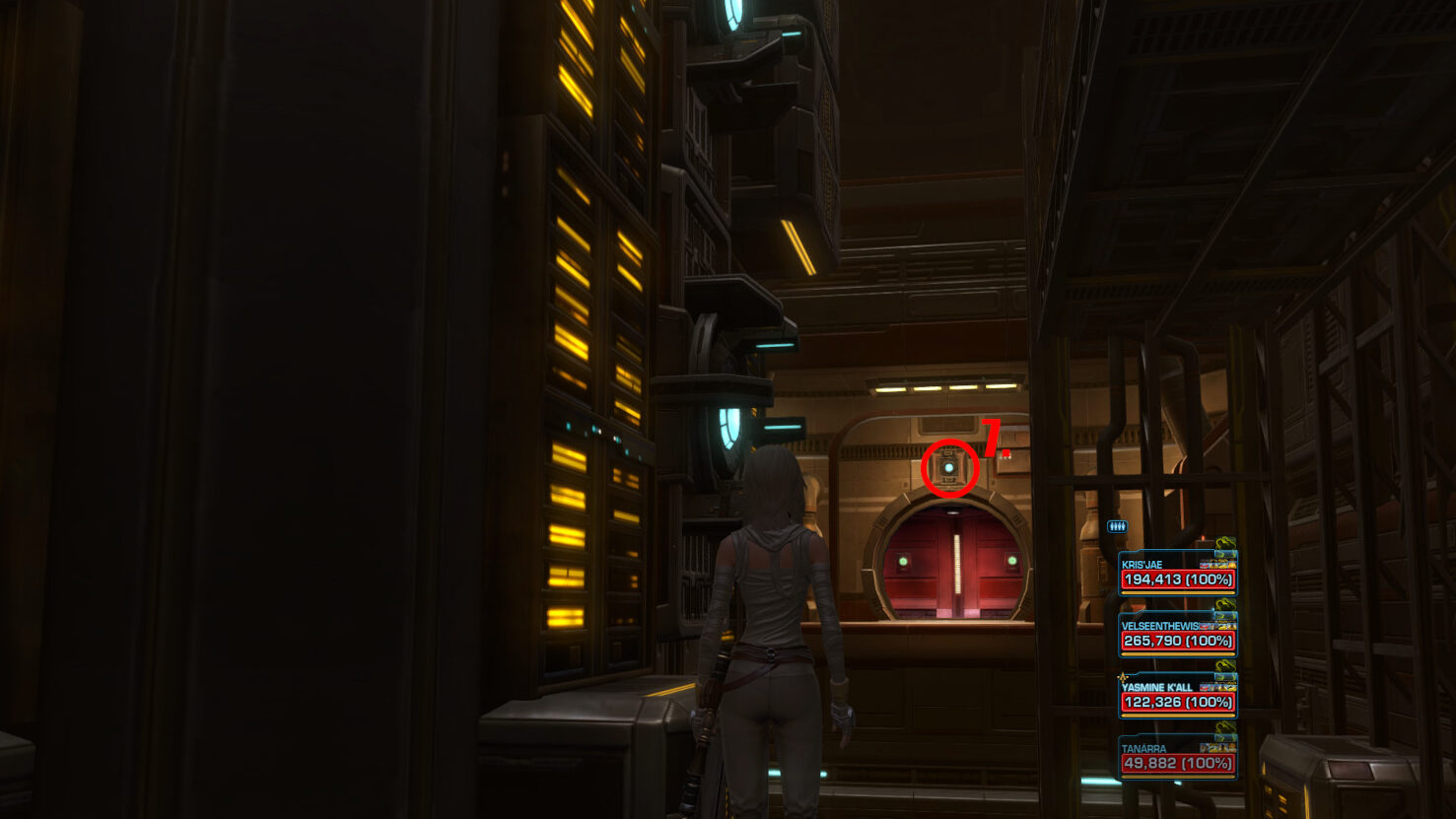Image resolution: width=1456 pixels, height=819 pixels.
Task: Click Tanarra's group member frame
Action: [x=1177, y=758]
